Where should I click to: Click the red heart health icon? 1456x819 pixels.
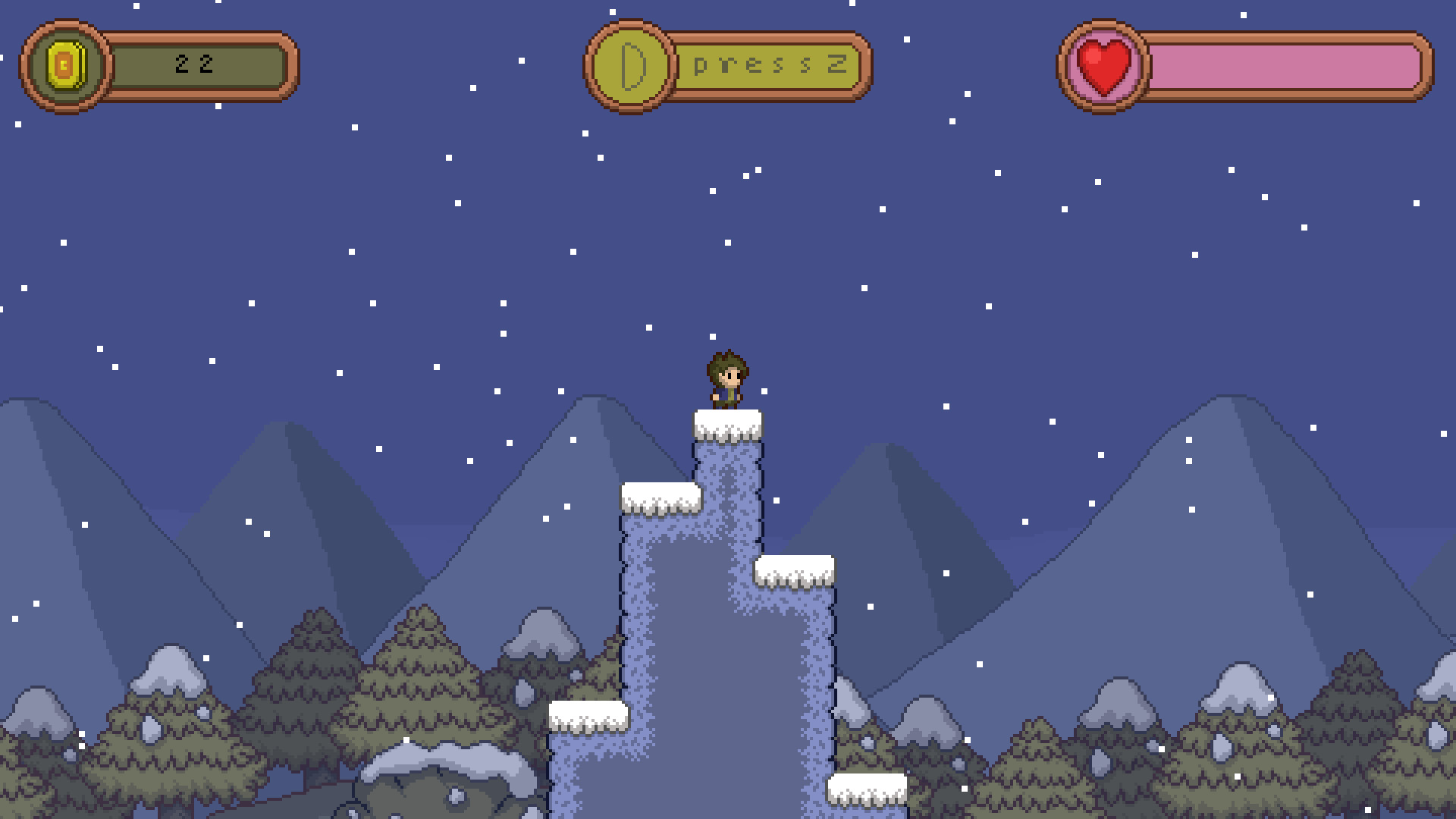point(1103,64)
